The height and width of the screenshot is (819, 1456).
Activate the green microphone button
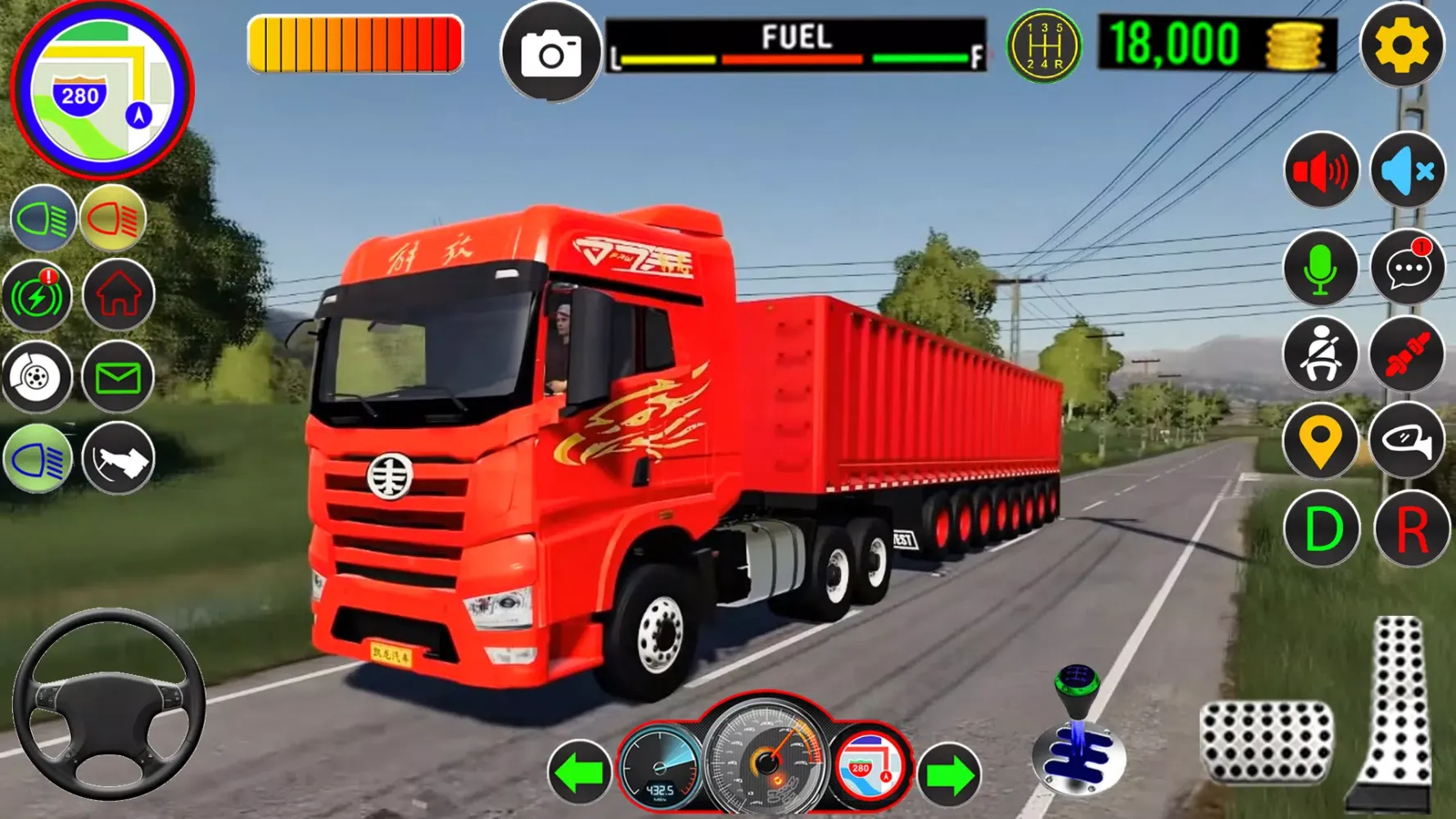coord(1320,269)
